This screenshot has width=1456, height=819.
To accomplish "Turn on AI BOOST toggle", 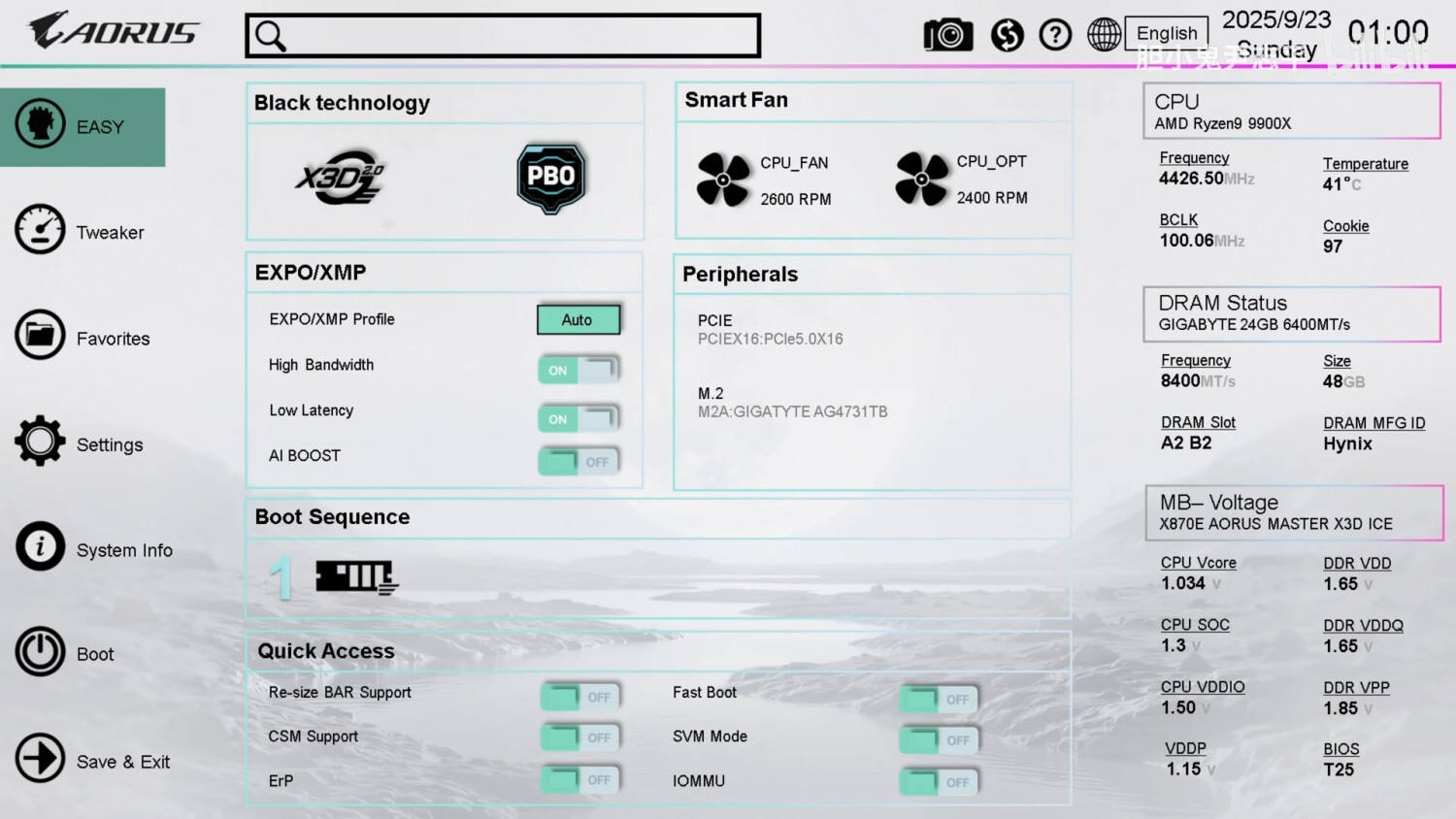I will point(579,462).
